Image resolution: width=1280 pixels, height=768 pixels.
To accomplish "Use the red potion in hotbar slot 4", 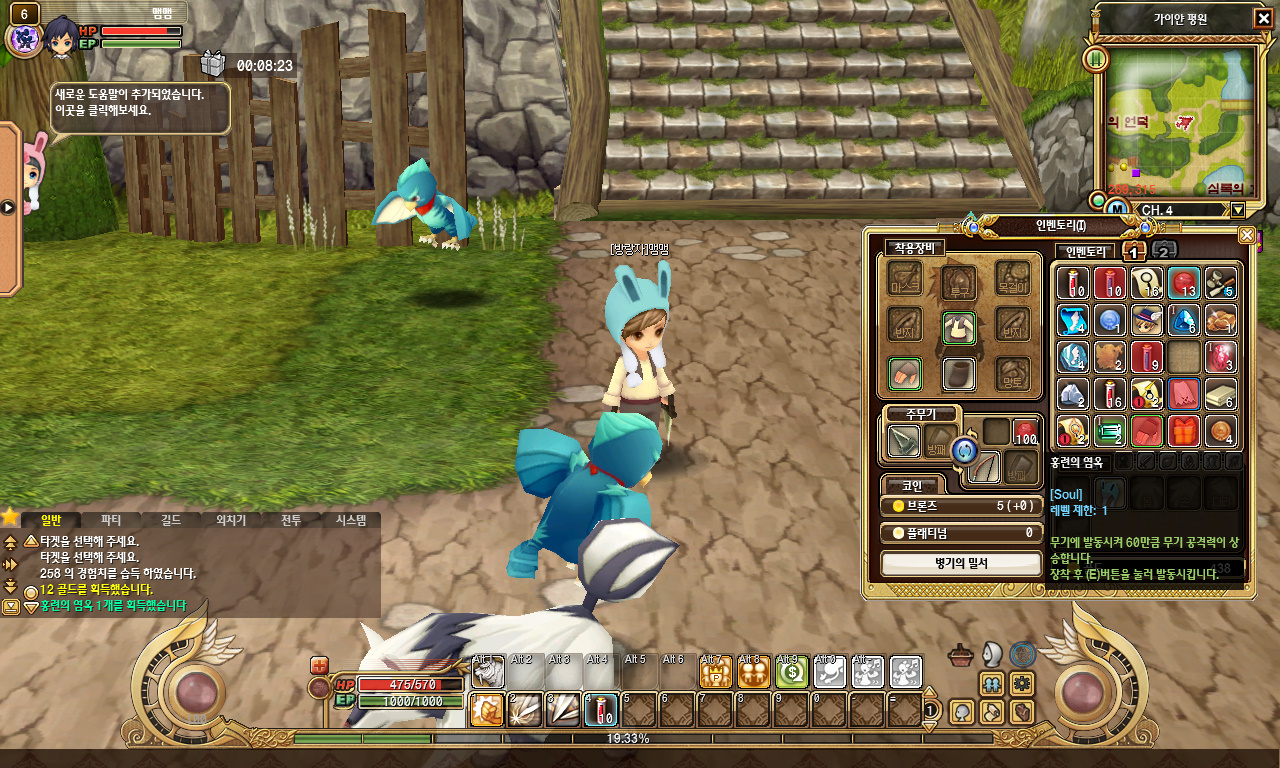I will coord(601,709).
